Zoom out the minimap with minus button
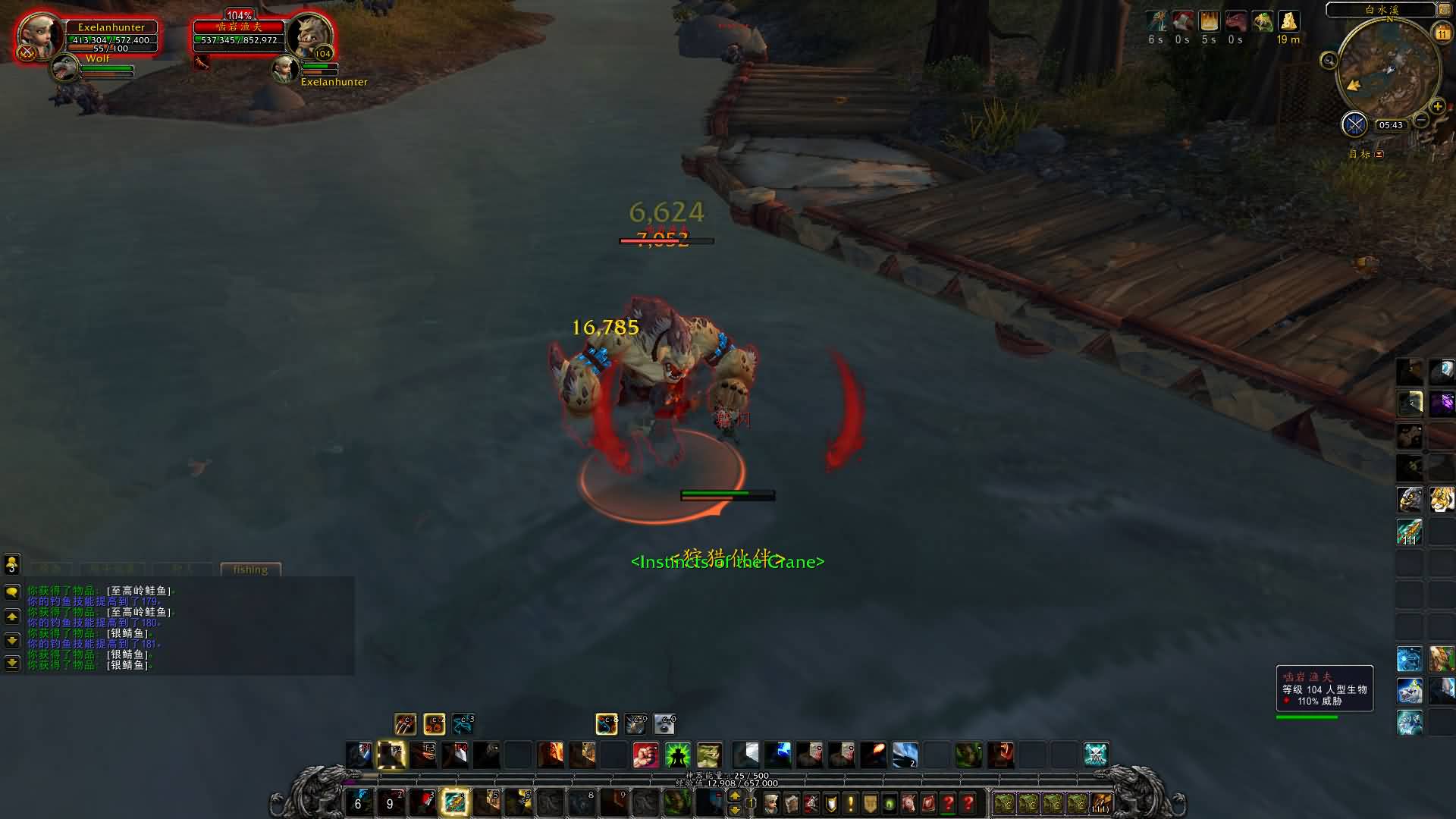1456x819 pixels. tap(1421, 120)
